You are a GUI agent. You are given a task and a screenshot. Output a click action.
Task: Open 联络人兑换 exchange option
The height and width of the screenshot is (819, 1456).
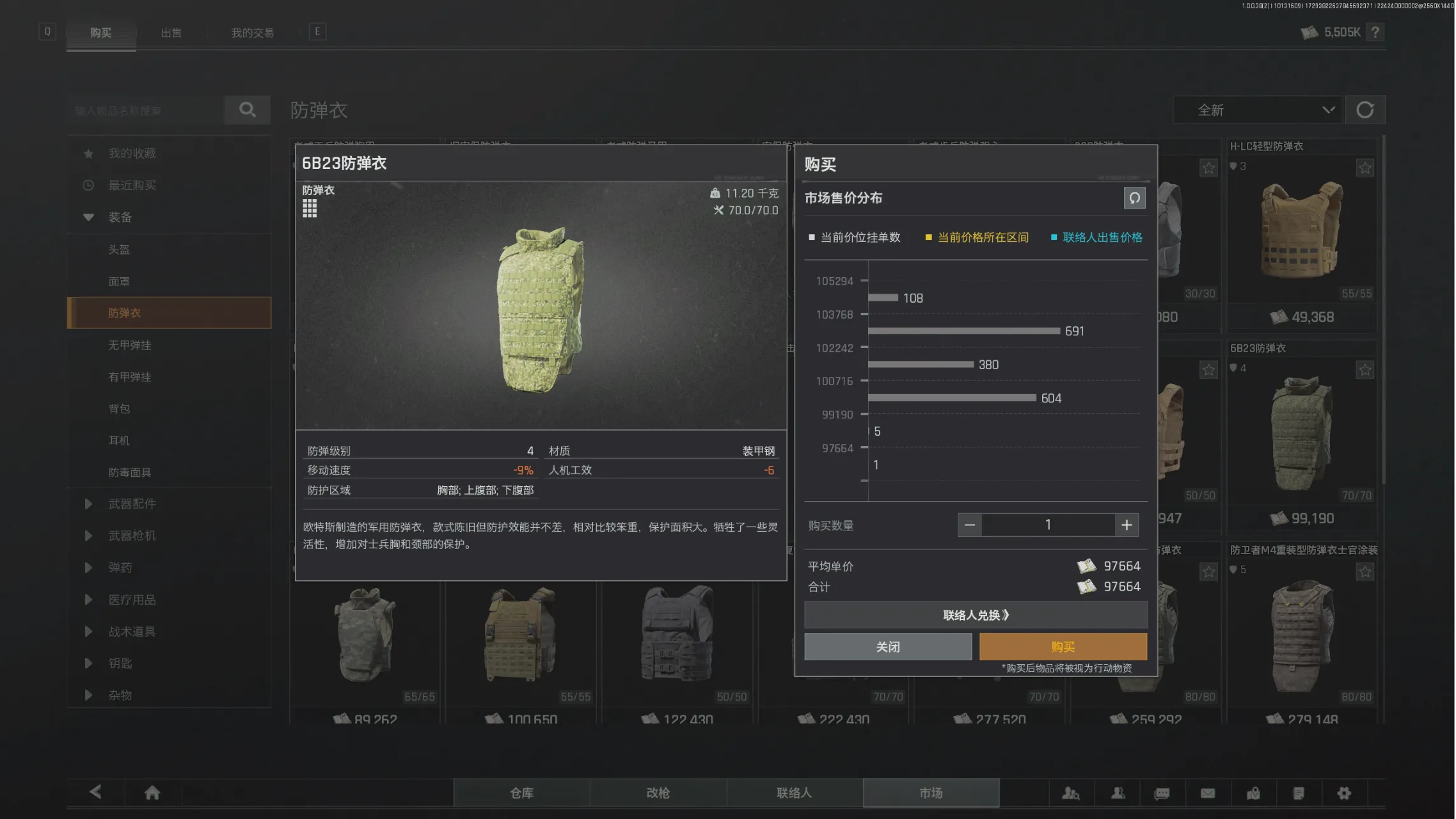976,615
